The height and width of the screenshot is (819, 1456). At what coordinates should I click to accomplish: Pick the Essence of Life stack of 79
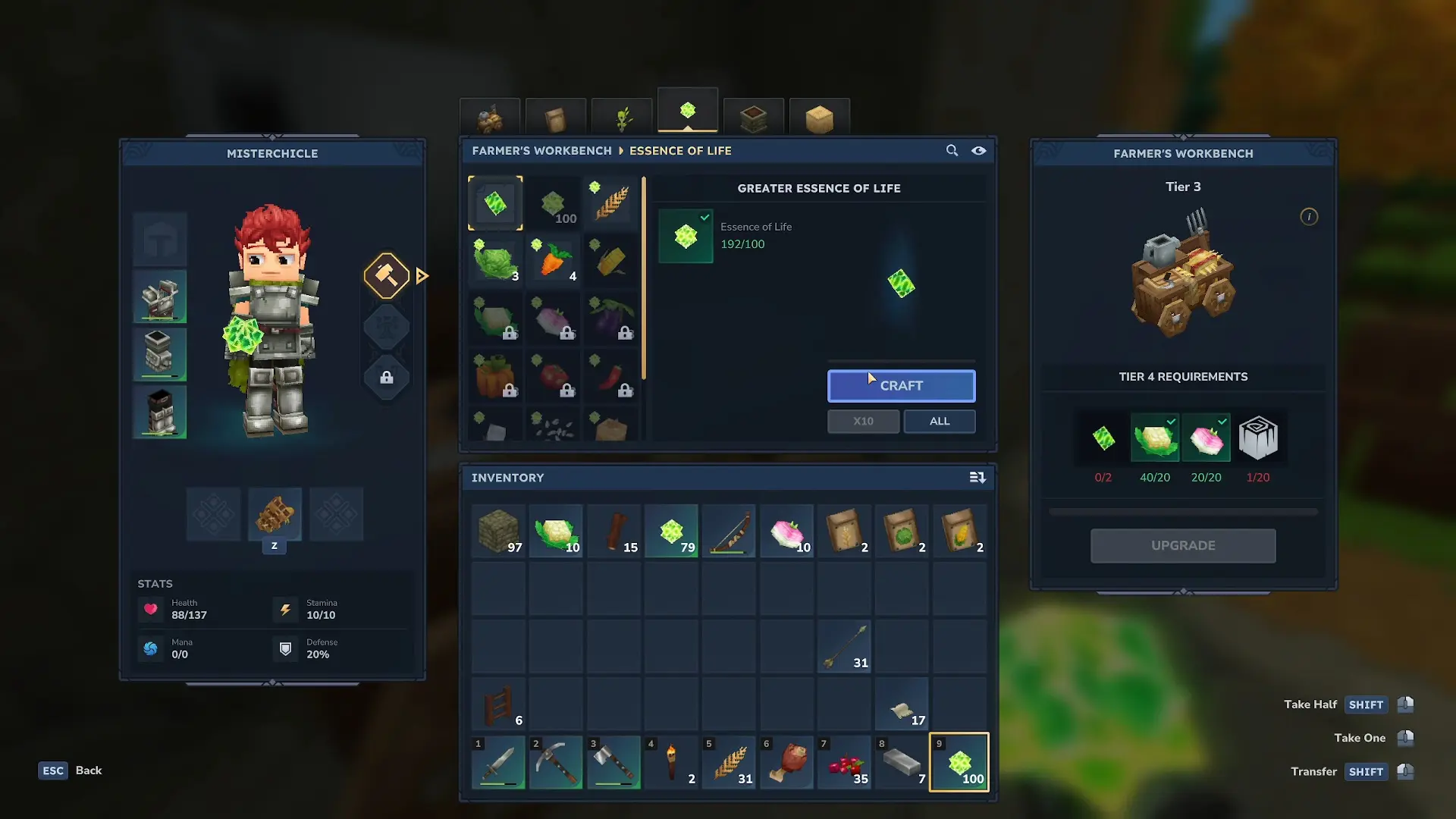tap(672, 532)
